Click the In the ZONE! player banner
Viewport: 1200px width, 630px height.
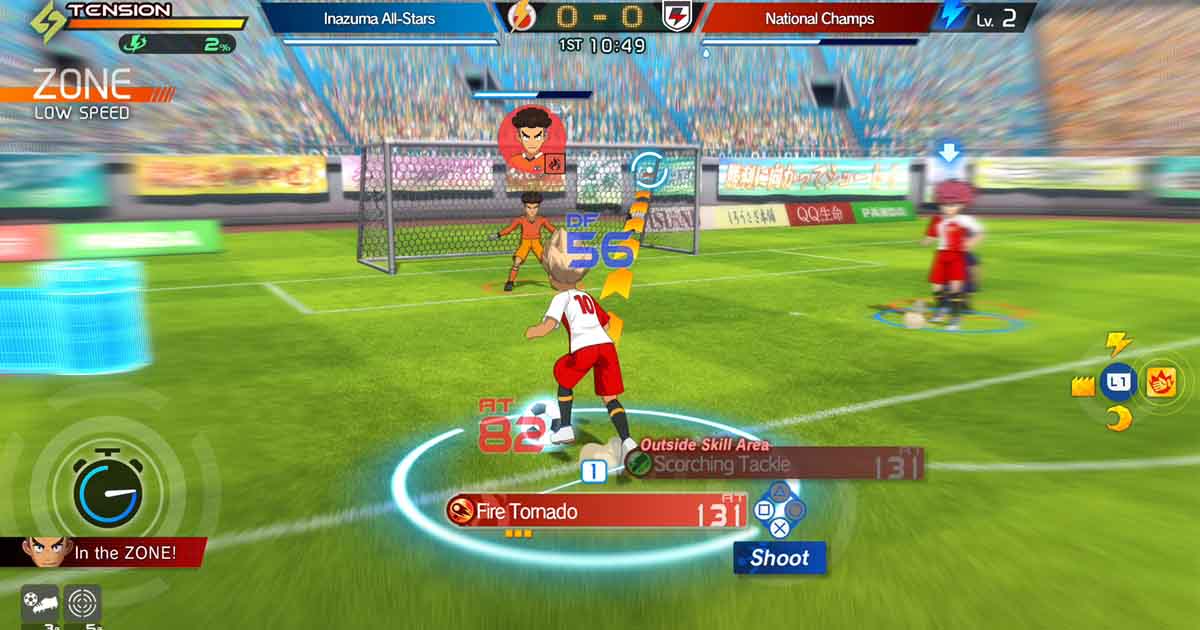pyautogui.click(x=104, y=551)
